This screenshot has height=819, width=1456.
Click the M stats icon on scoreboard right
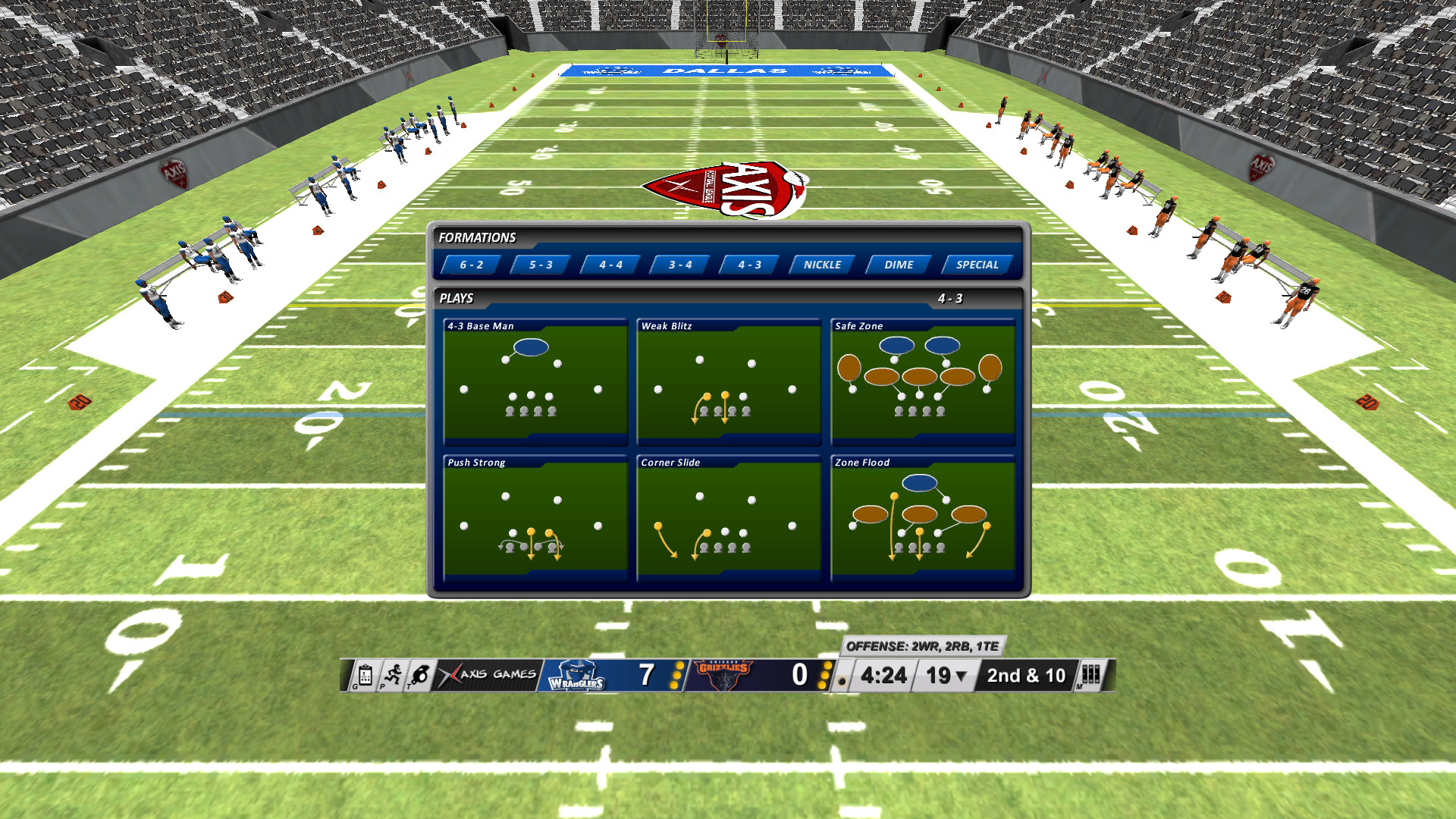tap(1090, 675)
